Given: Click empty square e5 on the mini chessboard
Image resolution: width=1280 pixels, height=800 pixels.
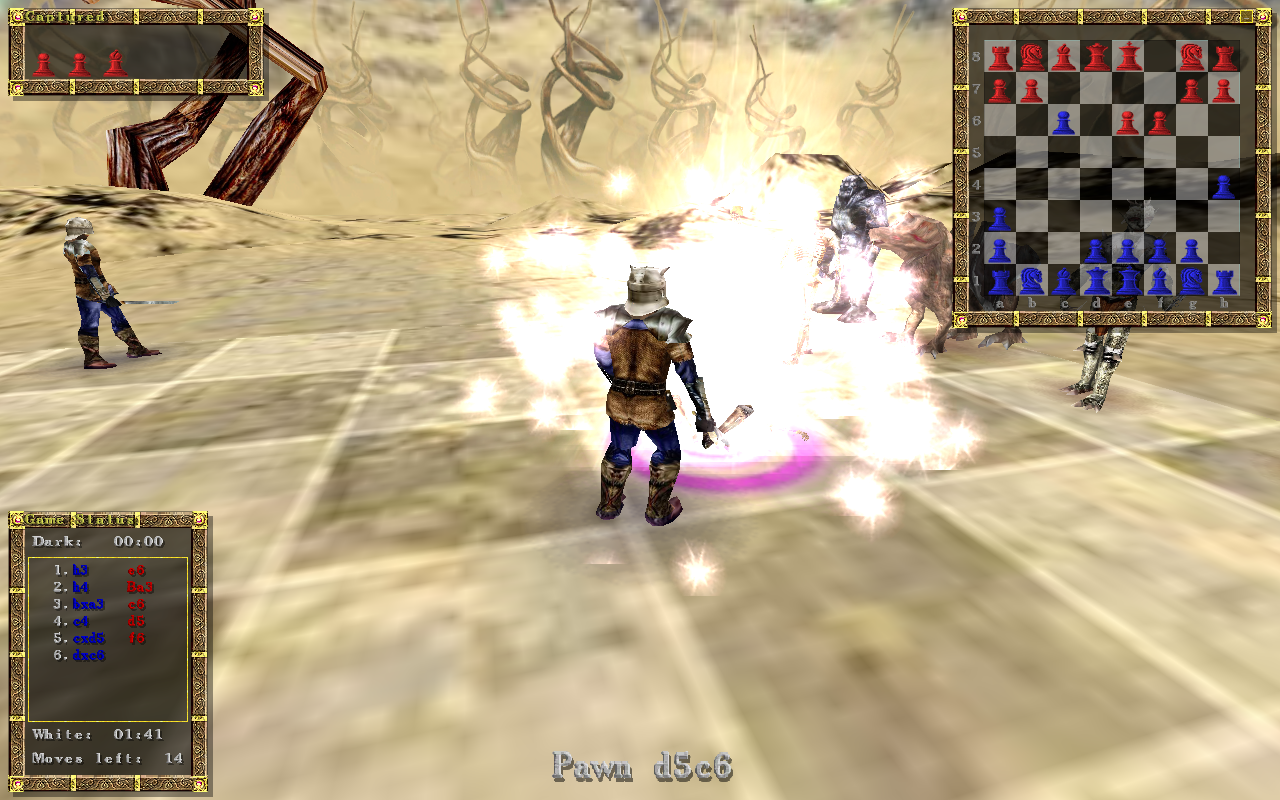Looking at the screenshot, I should tap(1128, 152).
